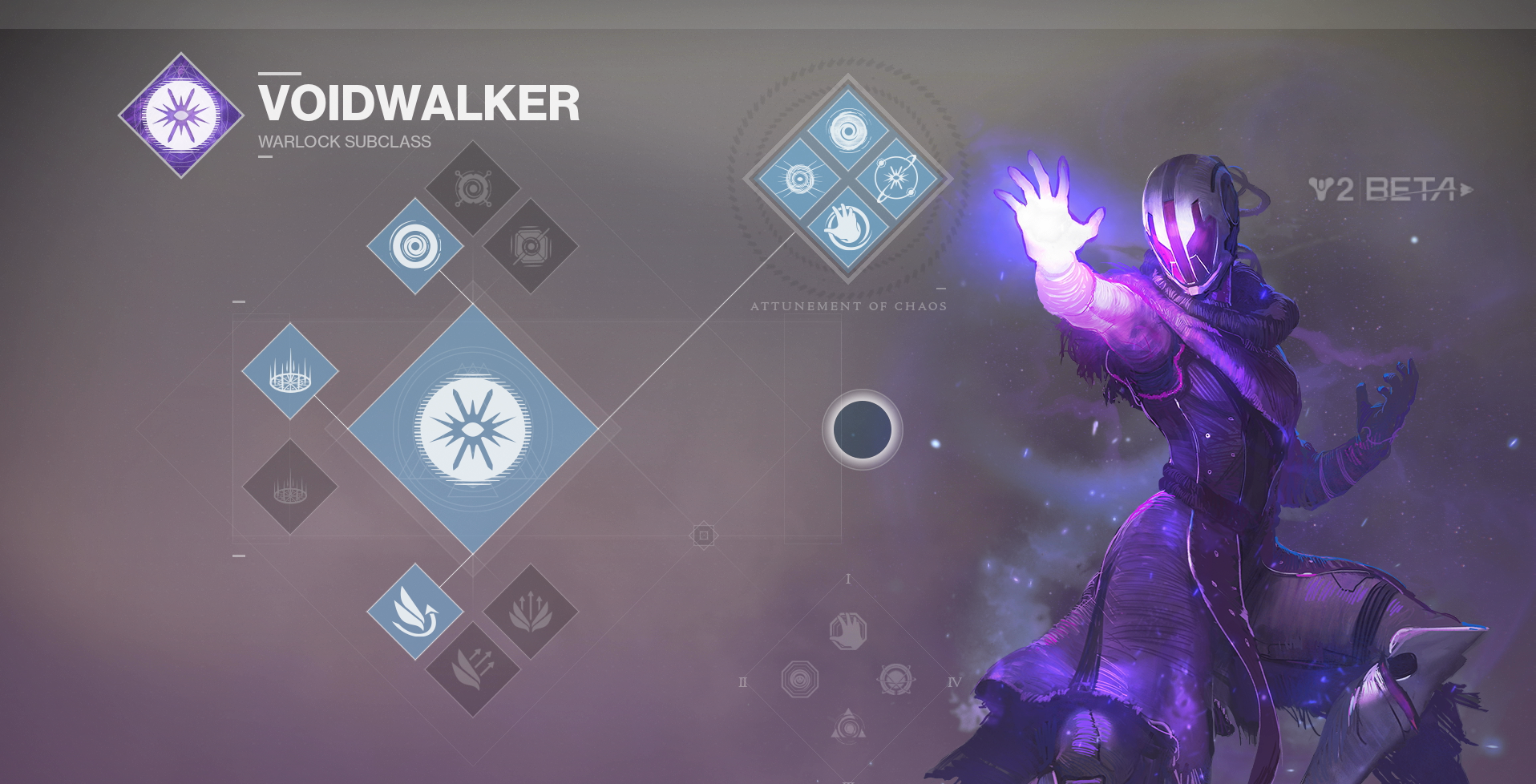Select the central Nova Bomb super diamond
Image resolution: width=1536 pixels, height=784 pixels.
(473, 429)
